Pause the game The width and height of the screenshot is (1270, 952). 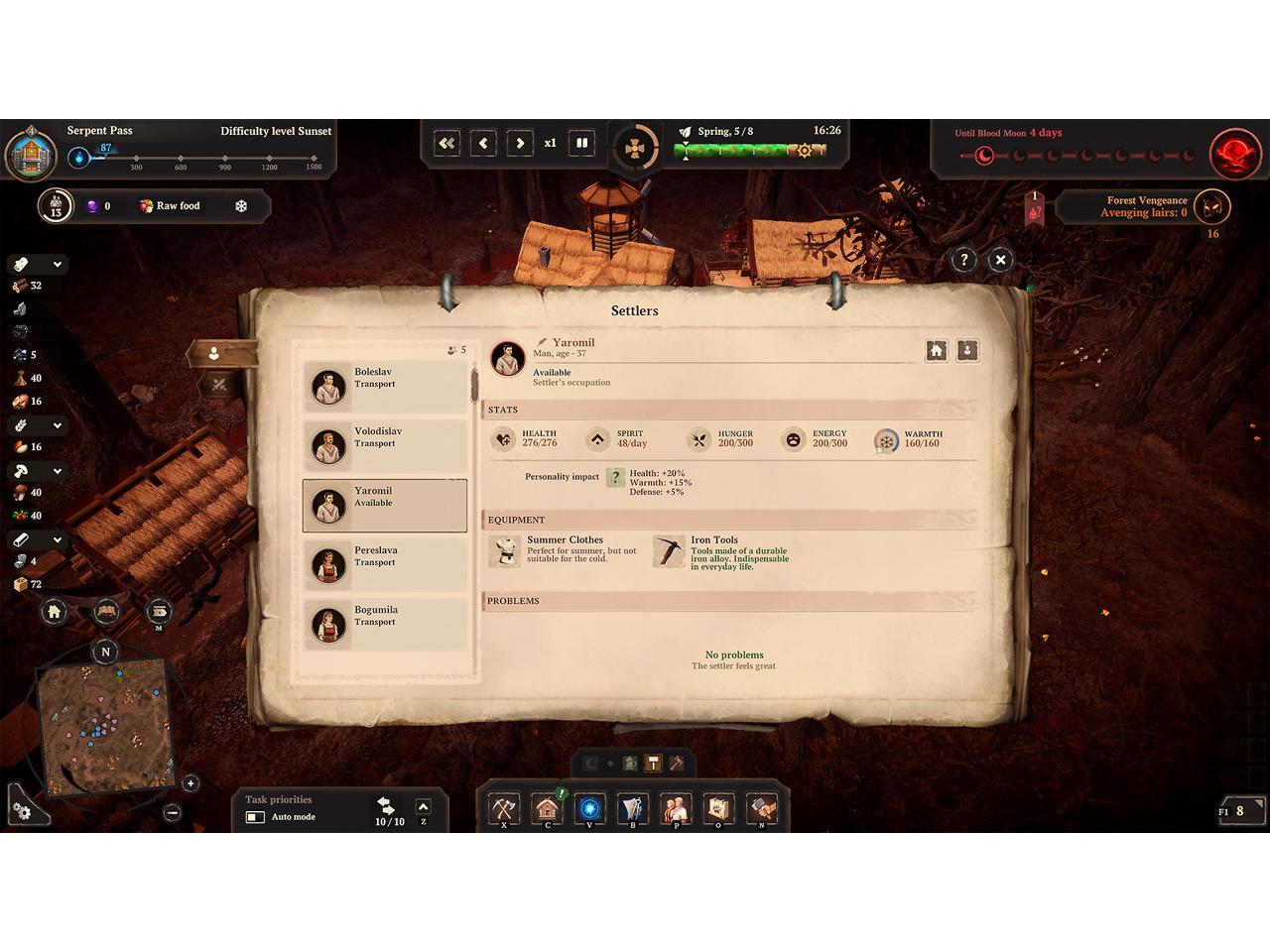click(x=582, y=143)
